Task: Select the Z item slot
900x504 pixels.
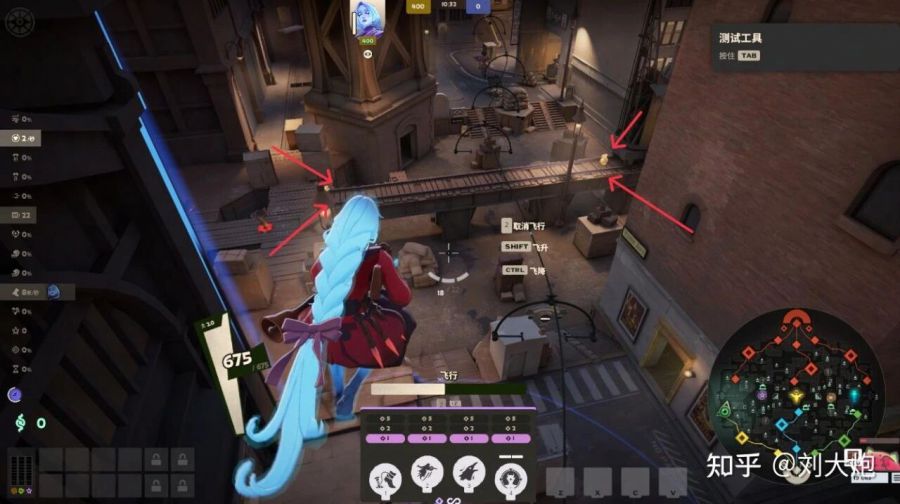Action: pyautogui.click(x=560, y=482)
